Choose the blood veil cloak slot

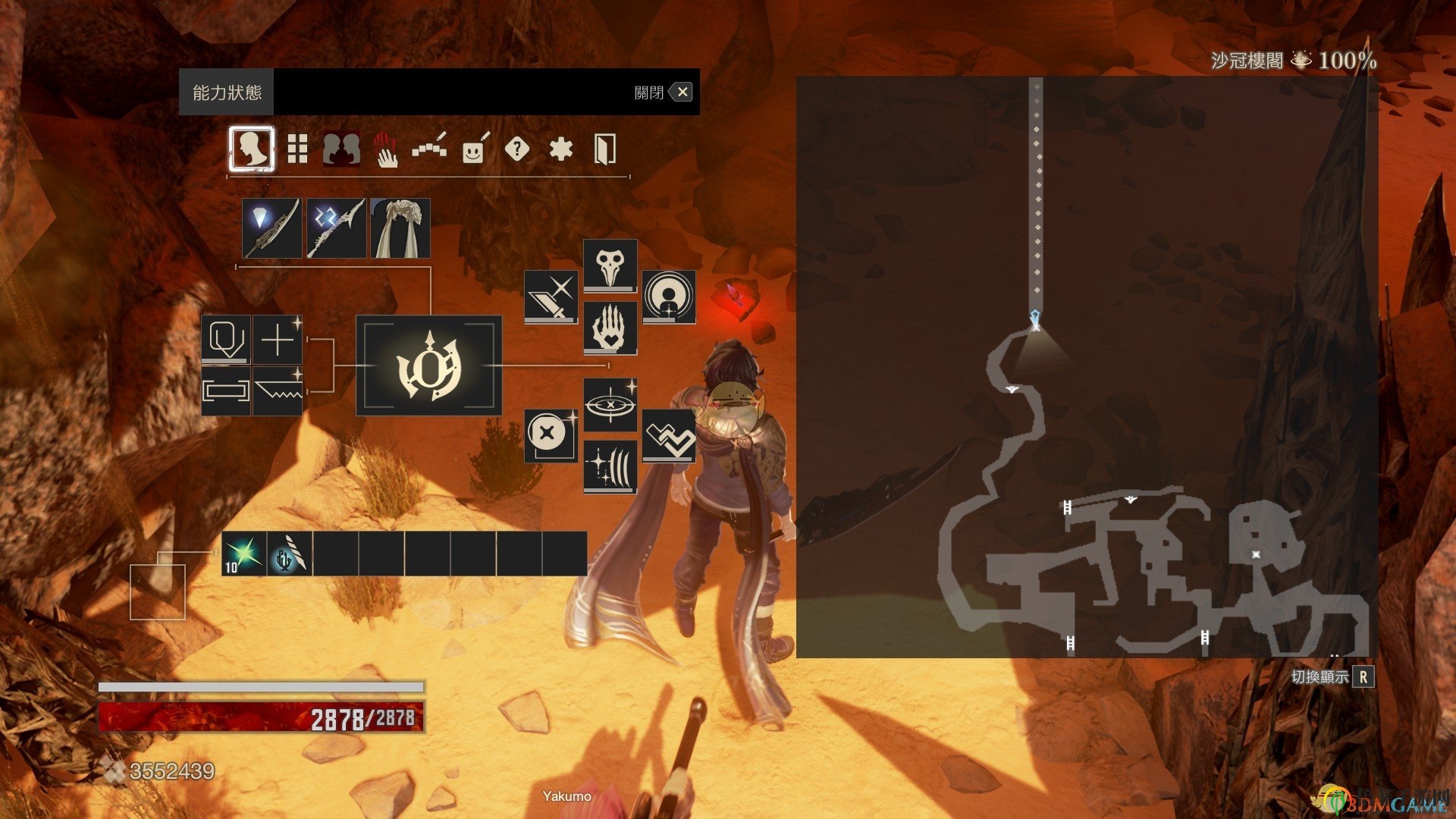pos(400,227)
